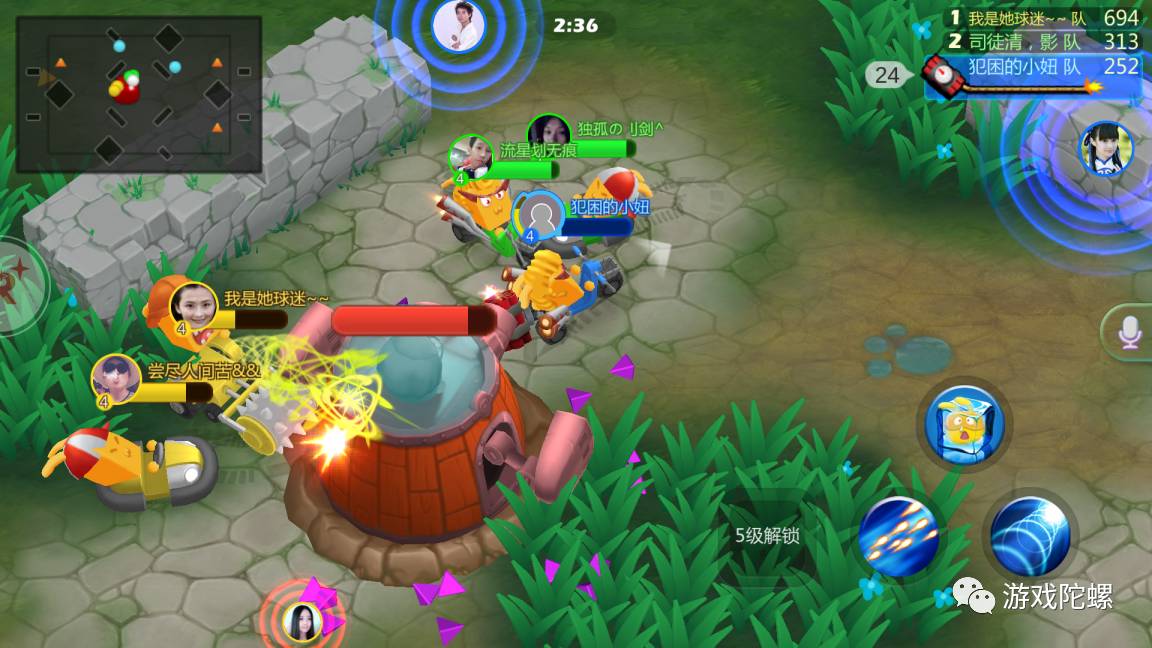Screen dimensions: 1152x648
Task: Fire the missile barrage skill
Action: point(898,536)
